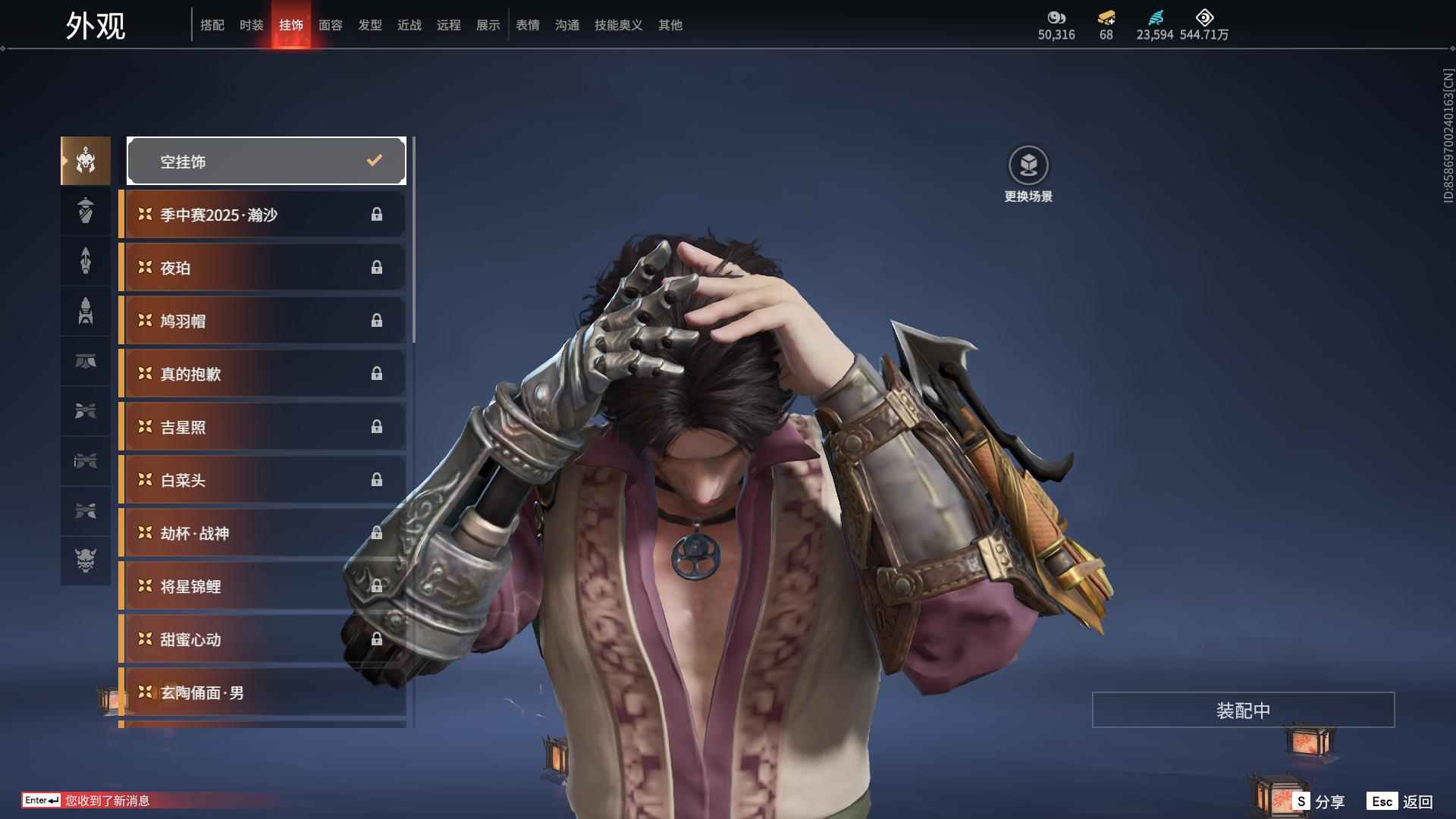Select the 夜珀 accessory row
The image size is (1456, 819).
(x=262, y=268)
